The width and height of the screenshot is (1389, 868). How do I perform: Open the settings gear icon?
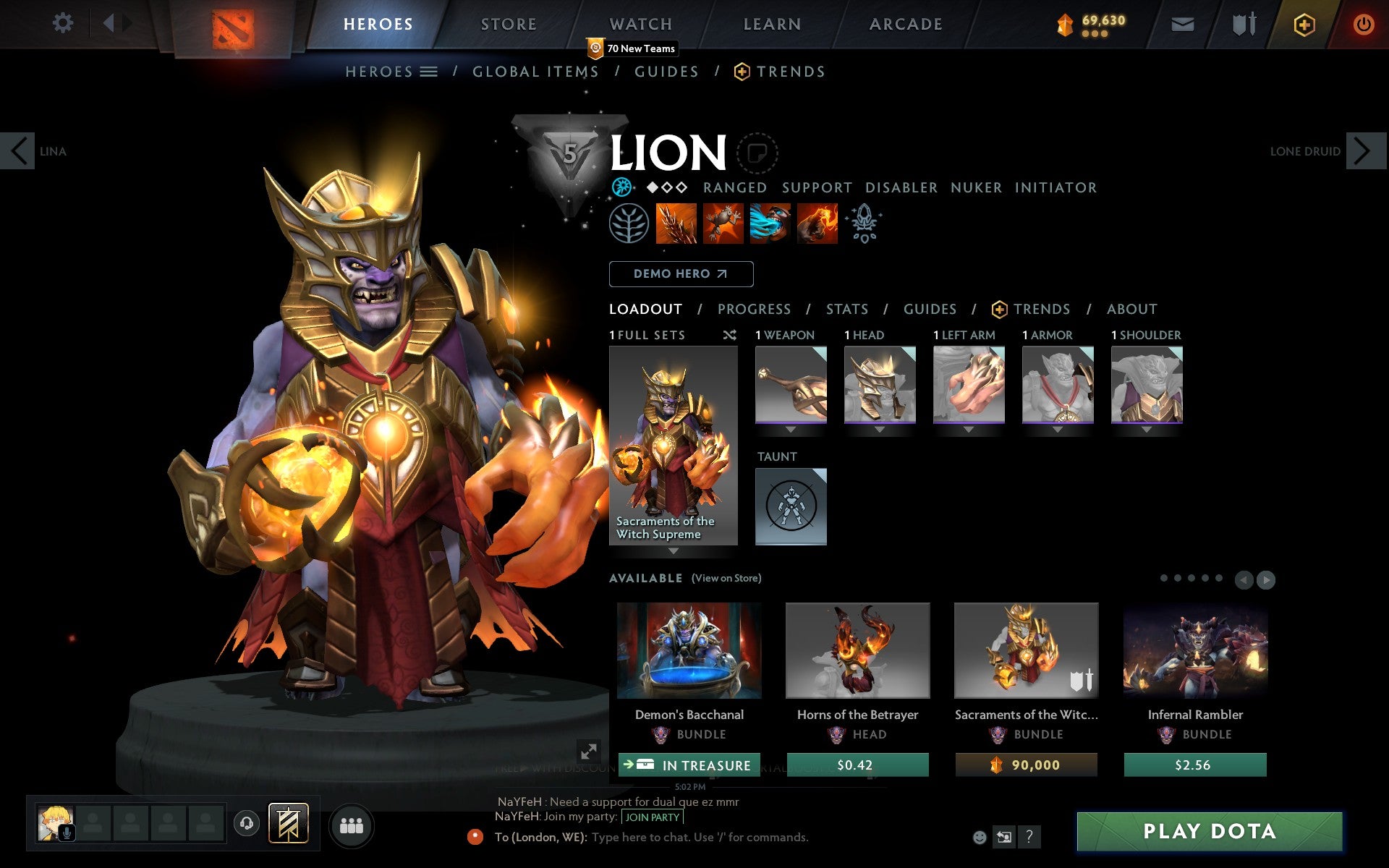64,23
